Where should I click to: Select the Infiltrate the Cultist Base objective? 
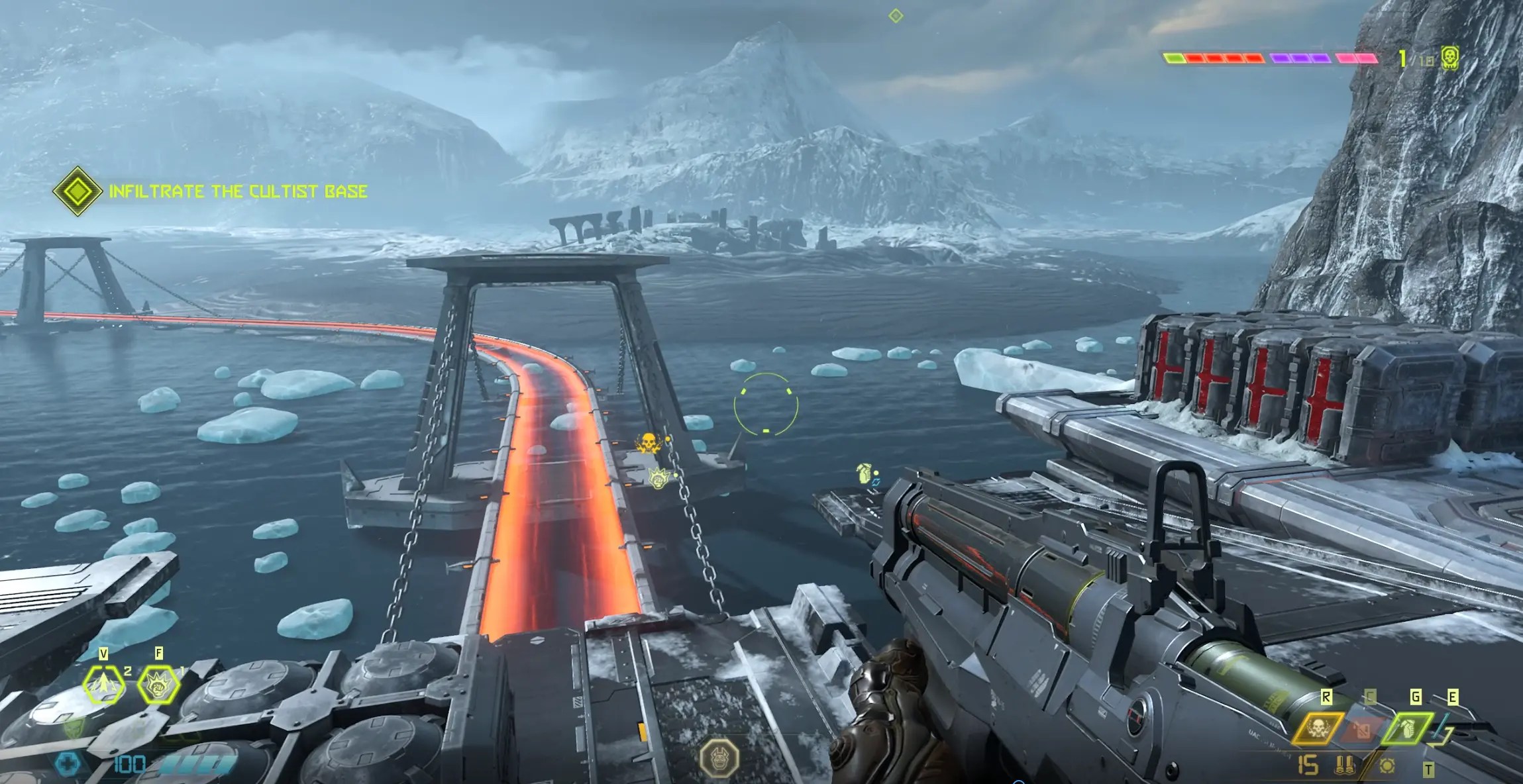(237, 192)
